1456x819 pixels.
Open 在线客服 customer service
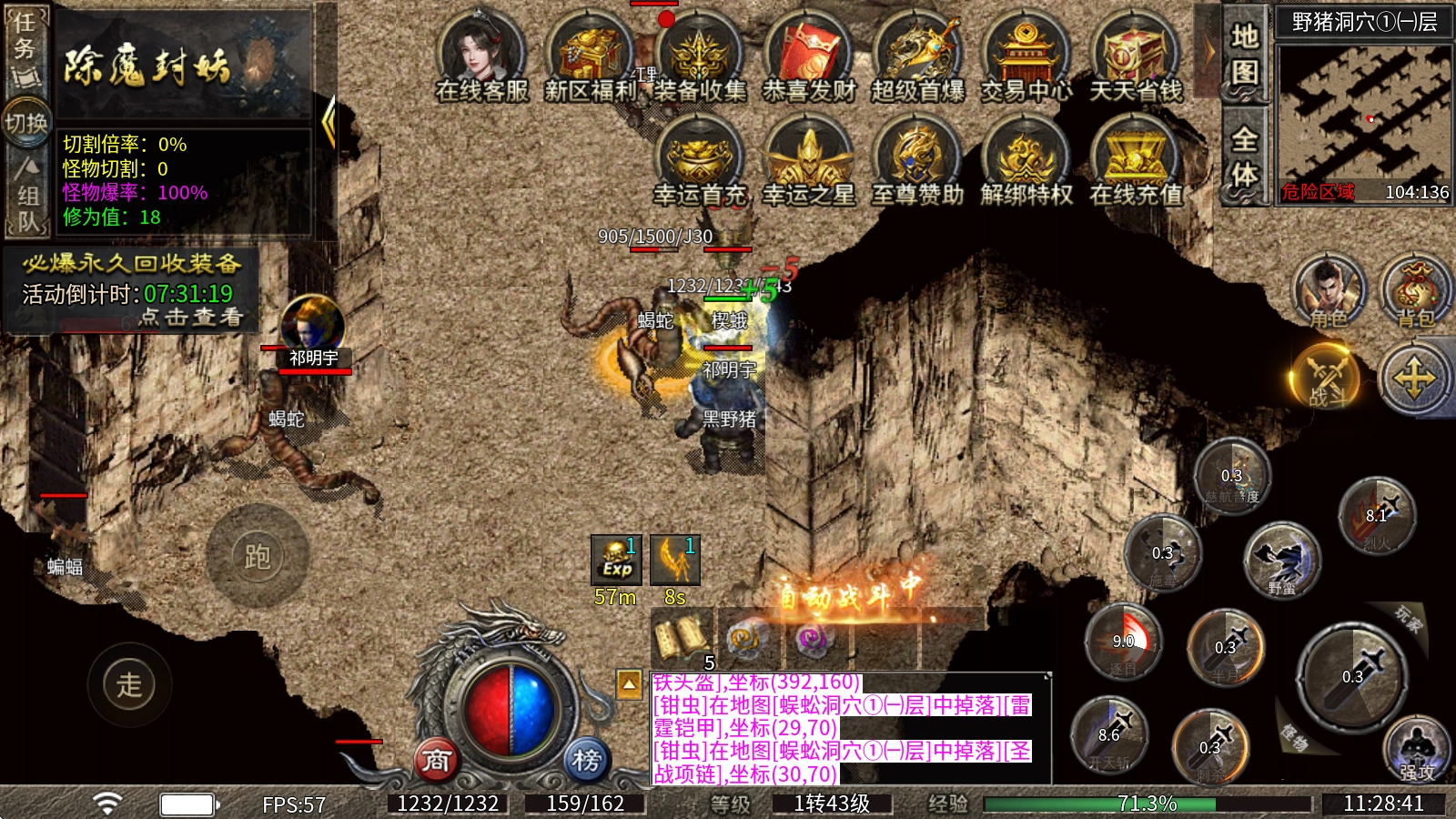pos(481,55)
